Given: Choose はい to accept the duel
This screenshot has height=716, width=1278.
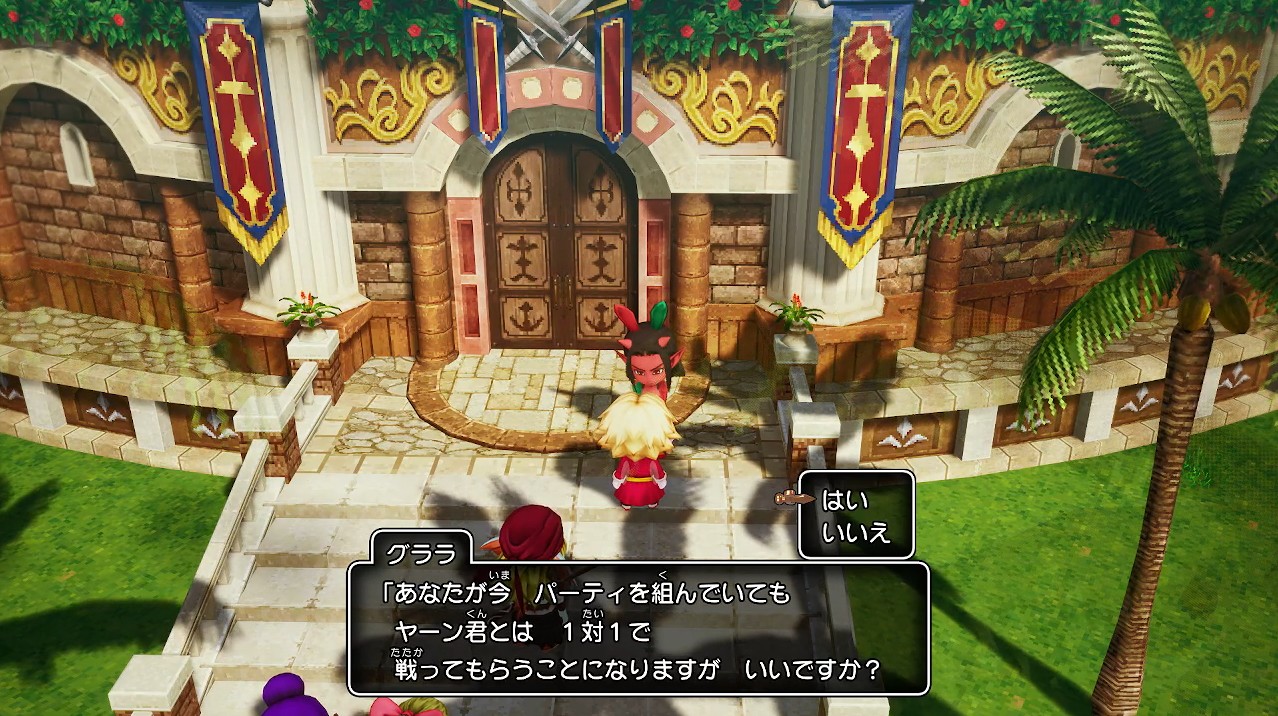Looking at the screenshot, I should click(x=845, y=500).
